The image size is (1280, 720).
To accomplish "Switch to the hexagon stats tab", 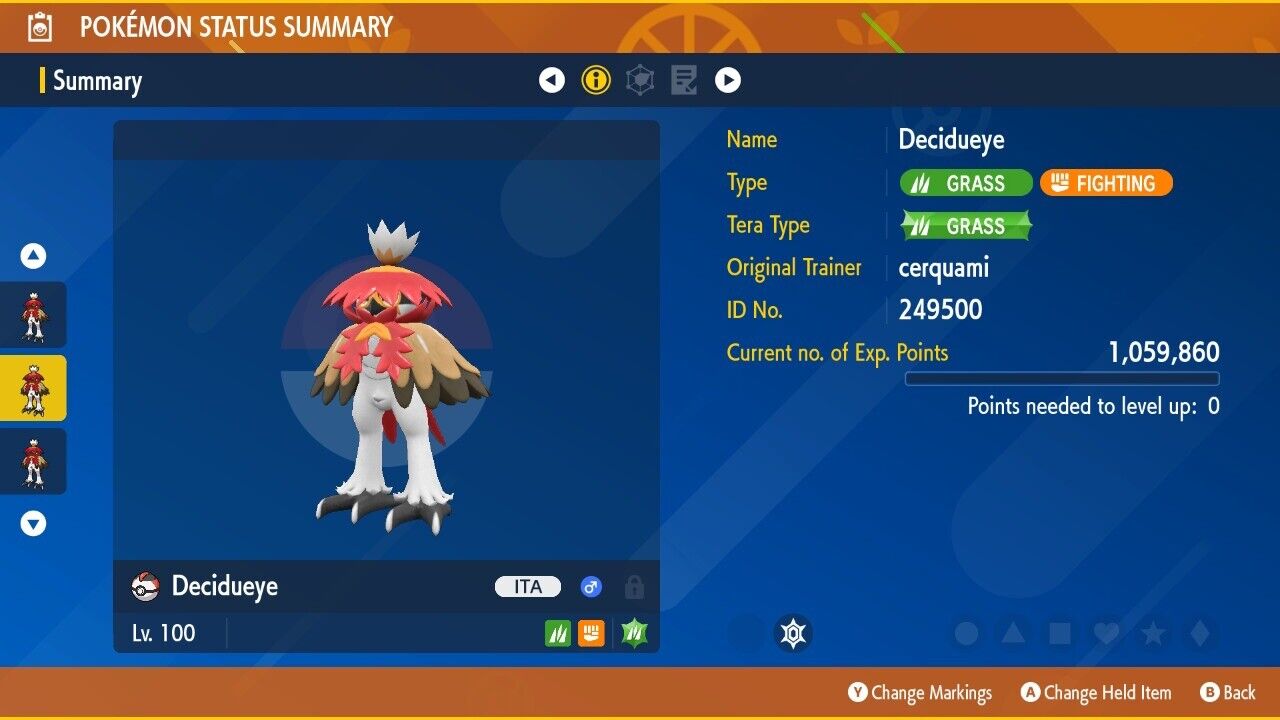I will coord(640,80).
